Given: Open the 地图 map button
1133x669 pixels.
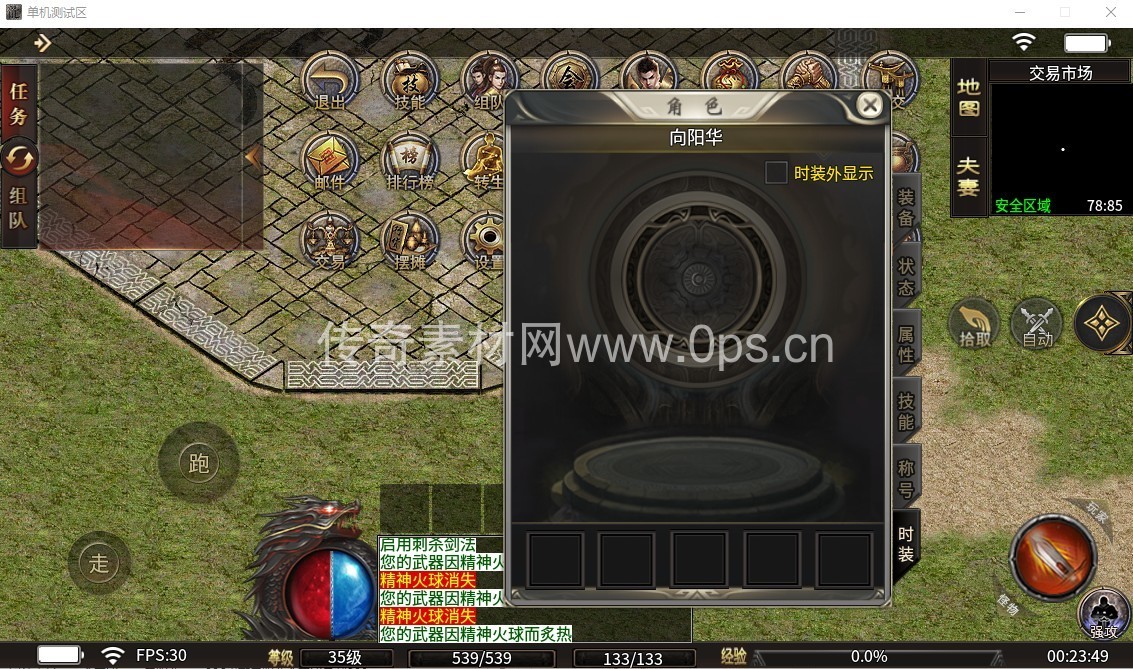Looking at the screenshot, I should (x=968, y=97).
